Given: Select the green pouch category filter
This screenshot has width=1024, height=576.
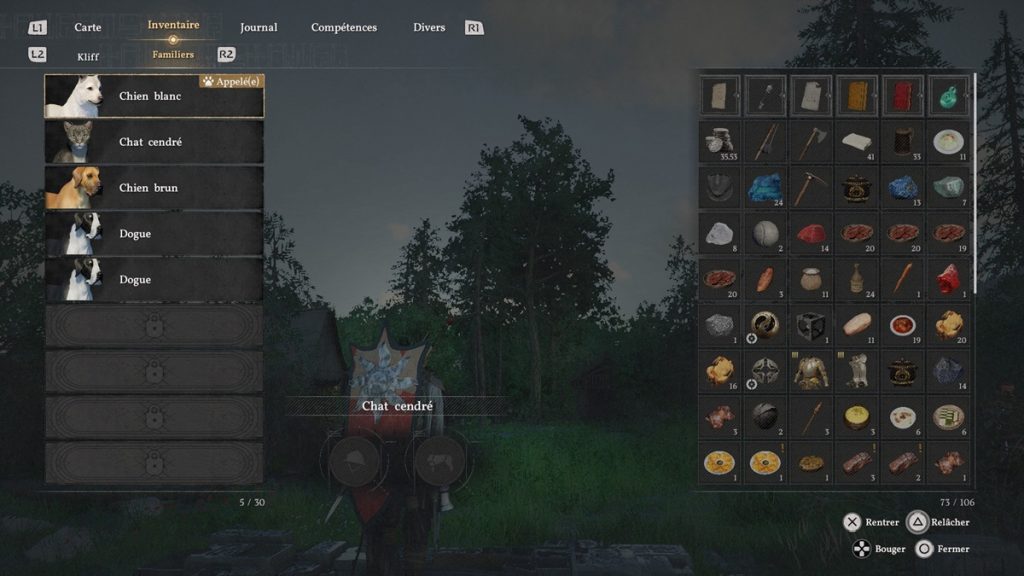Looking at the screenshot, I should (947, 96).
